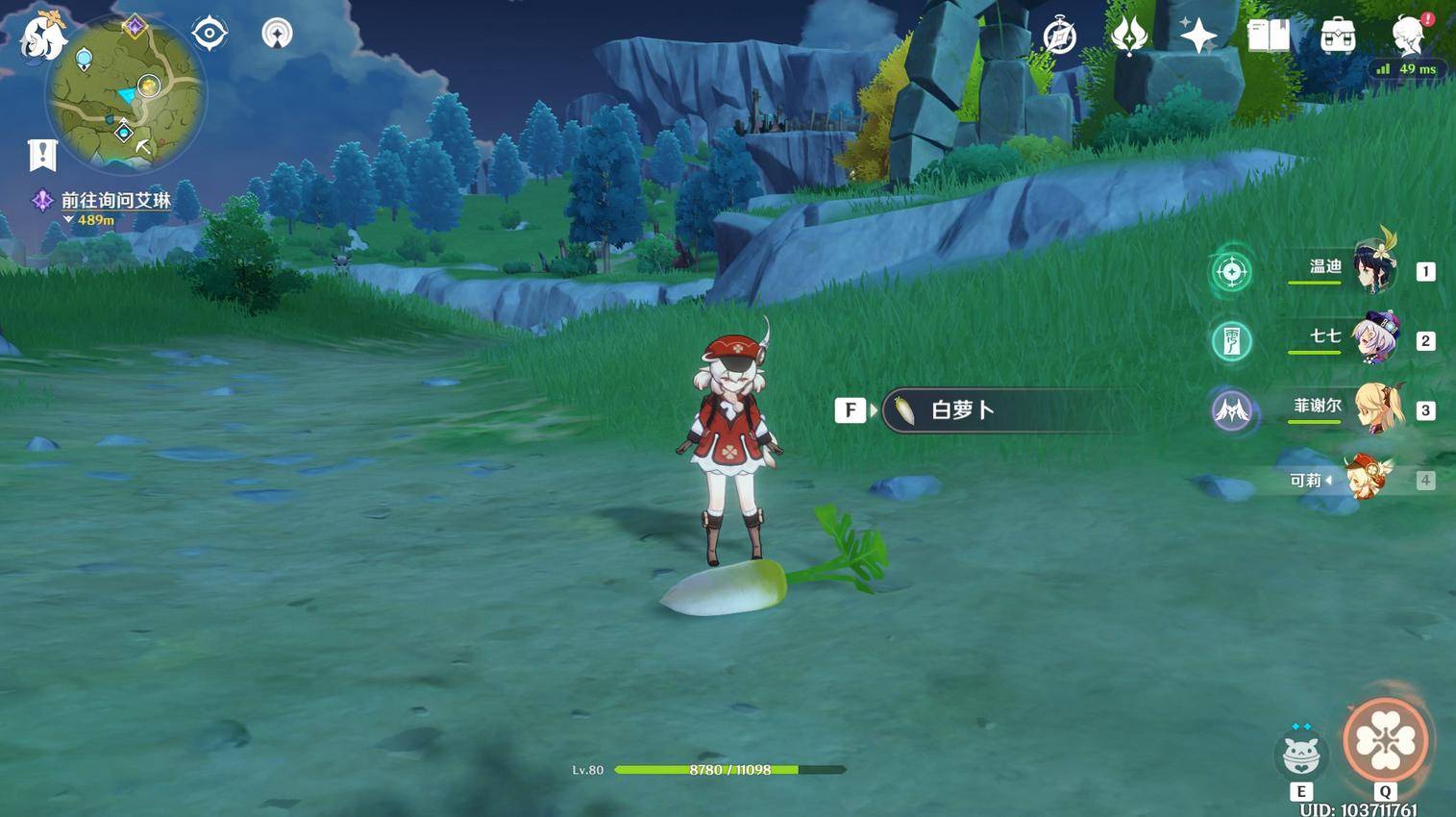
Task: Open the battle pass leaf icon
Action: (x=1128, y=37)
